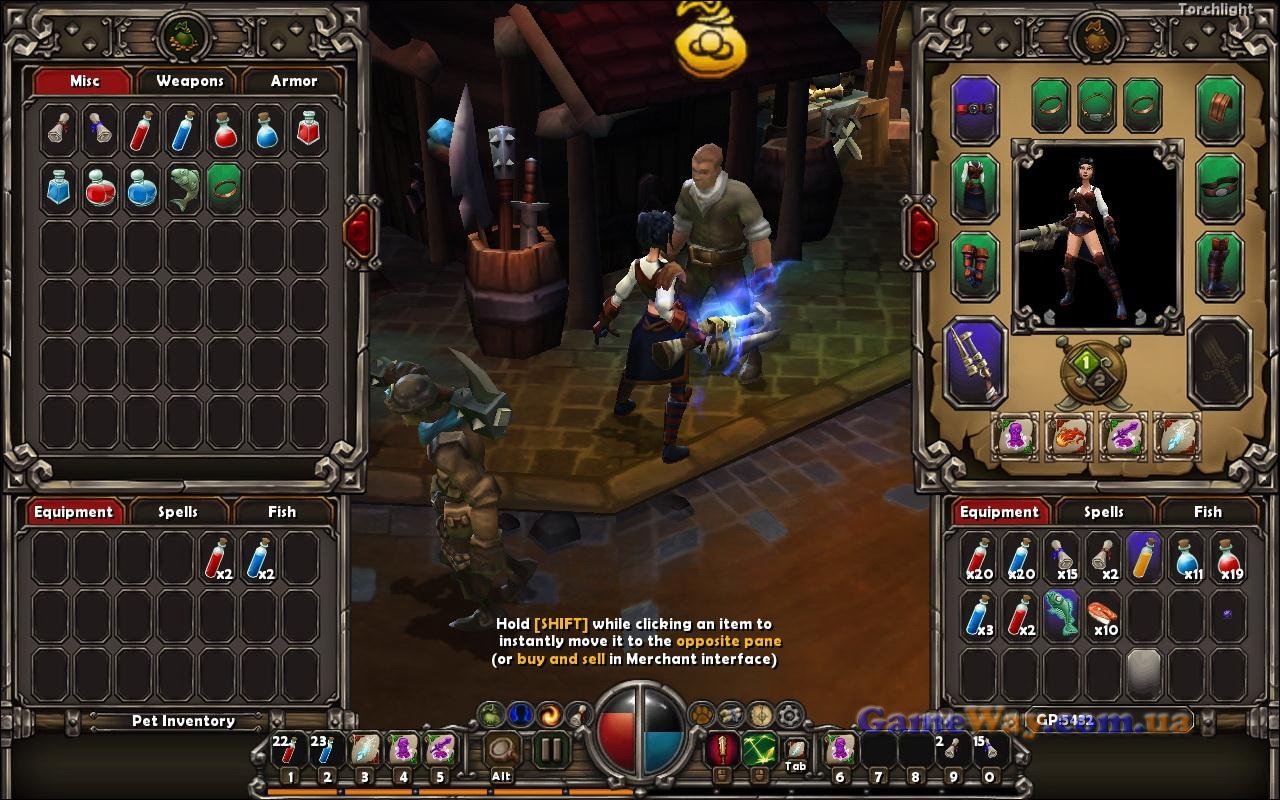Switch to the merchant's Weapons tab
The image size is (1280, 800).
pyautogui.click(x=190, y=81)
